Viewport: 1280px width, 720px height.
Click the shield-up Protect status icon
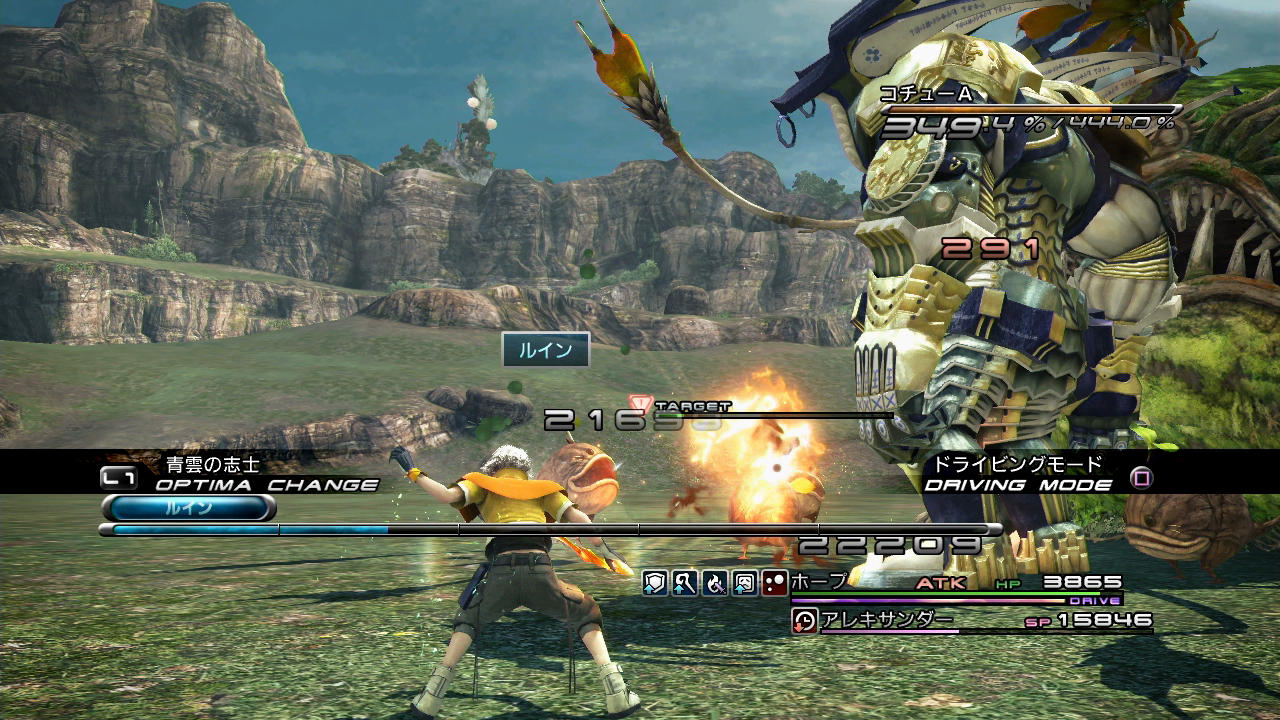tap(654, 583)
